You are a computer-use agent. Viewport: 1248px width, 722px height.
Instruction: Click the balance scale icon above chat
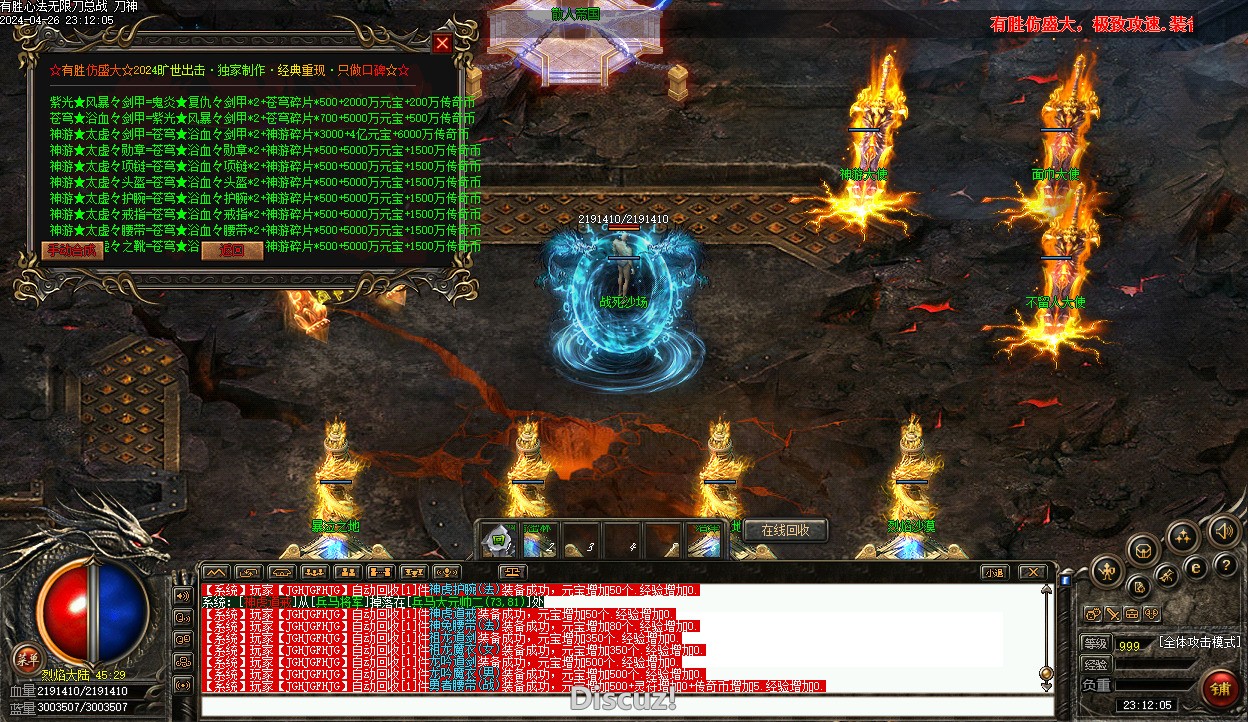click(x=513, y=572)
